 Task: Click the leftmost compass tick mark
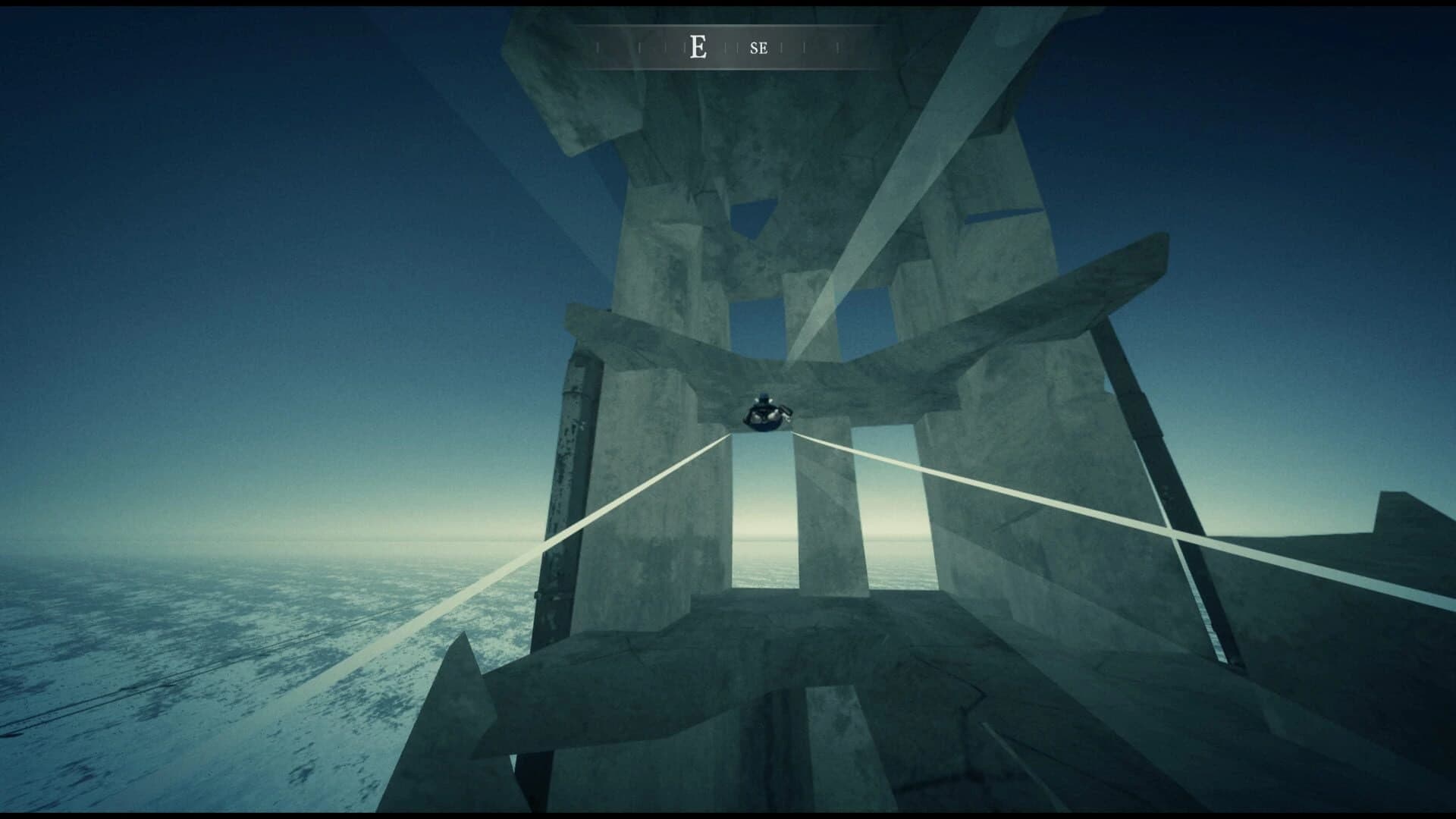(x=597, y=46)
